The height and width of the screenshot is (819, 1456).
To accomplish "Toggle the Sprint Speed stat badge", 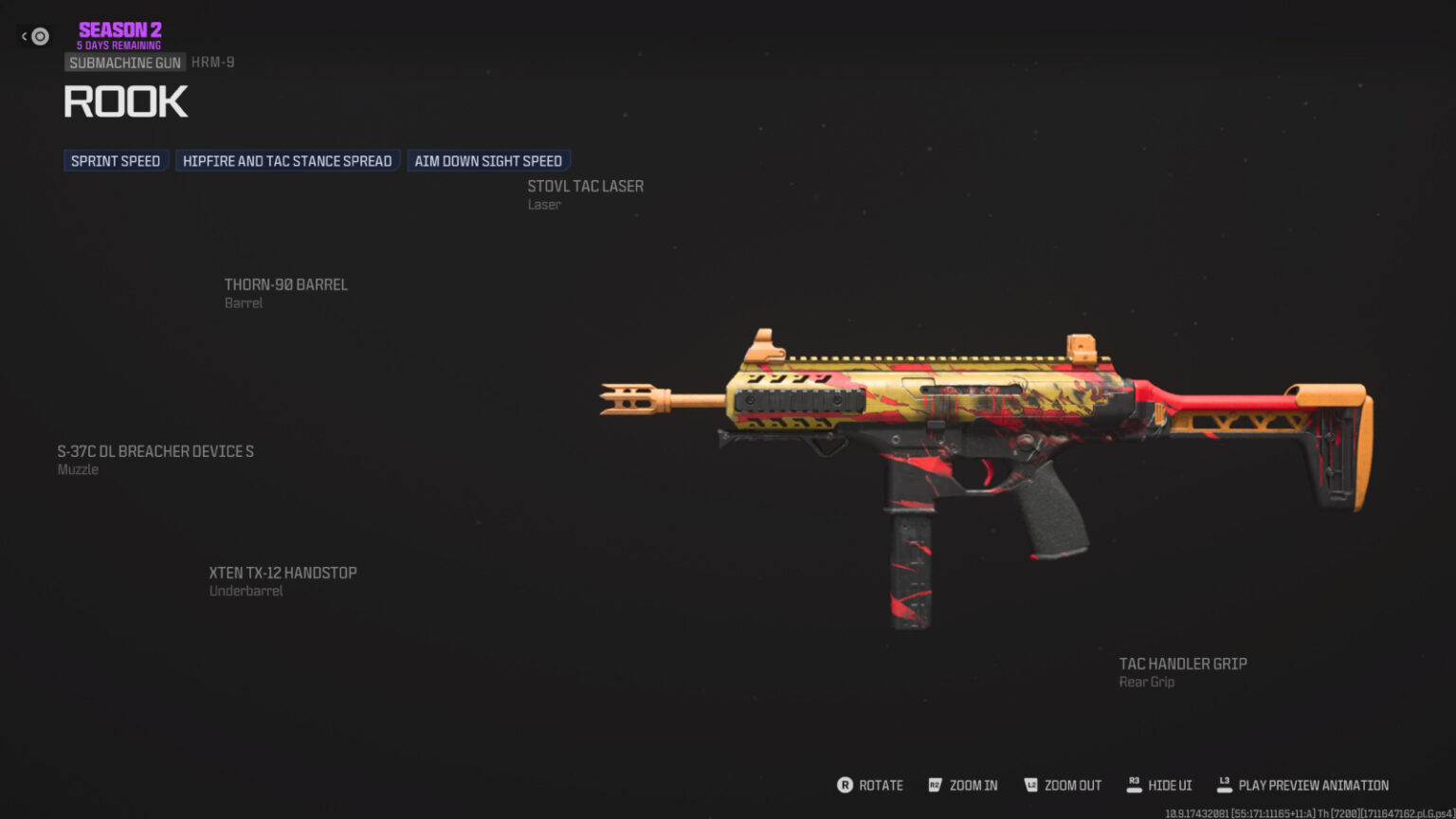I will pos(115,160).
